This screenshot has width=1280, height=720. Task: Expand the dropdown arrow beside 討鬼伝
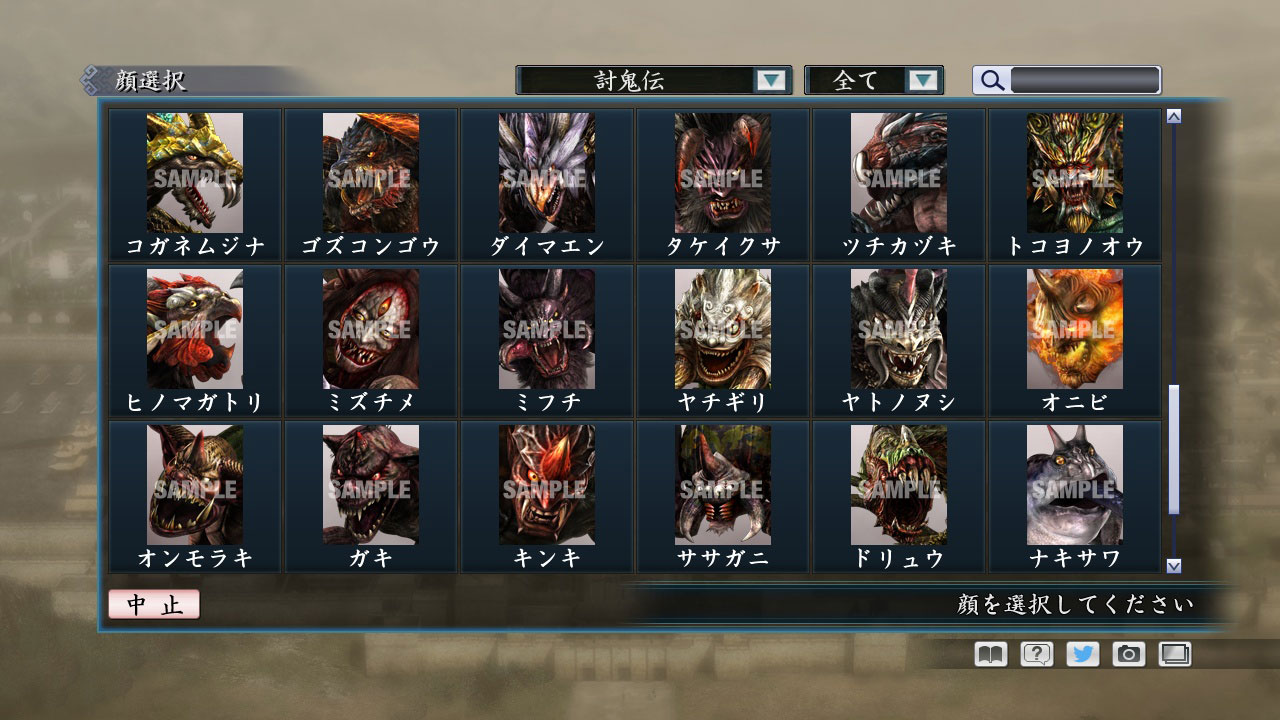coord(770,80)
